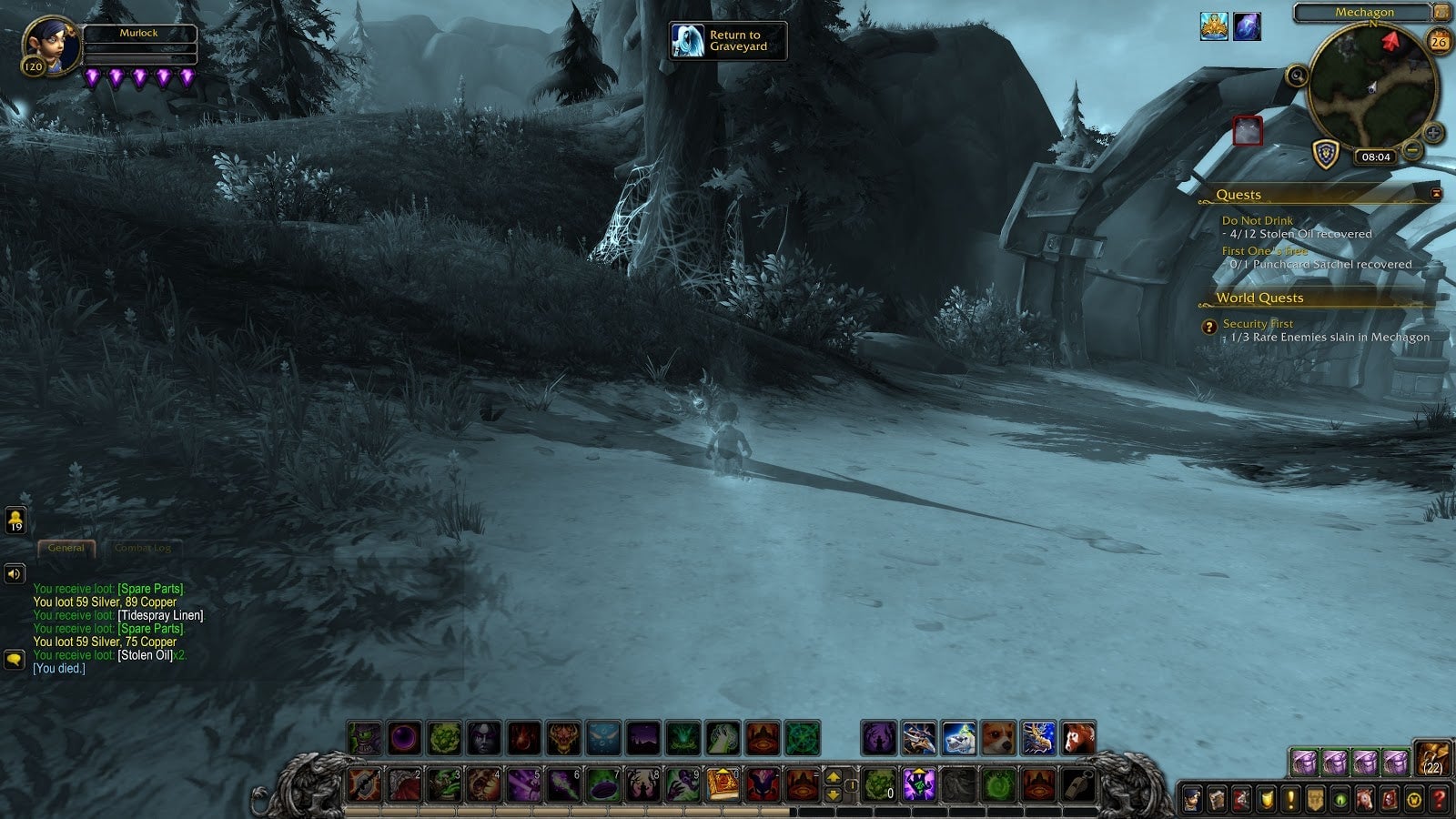This screenshot has width=1456, height=819.
Task: Open the Spellbook micro menu icon
Action: [1217, 797]
